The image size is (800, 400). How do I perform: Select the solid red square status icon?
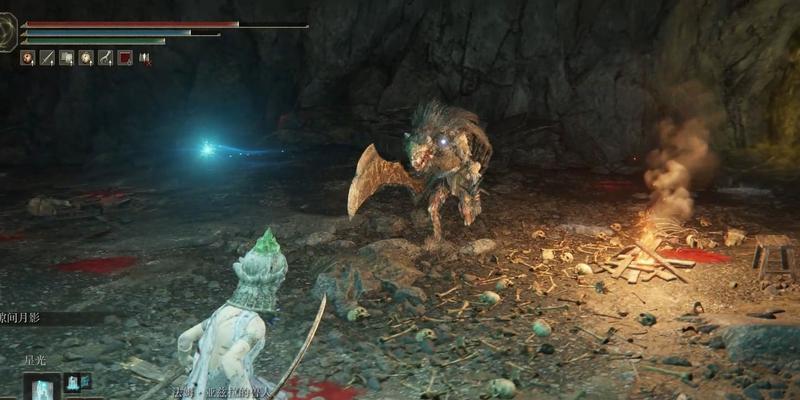click(124, 58)
